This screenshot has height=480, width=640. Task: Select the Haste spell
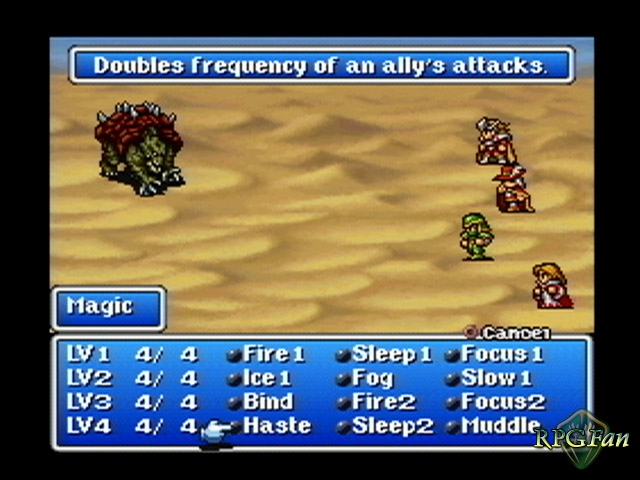[276, 427]
